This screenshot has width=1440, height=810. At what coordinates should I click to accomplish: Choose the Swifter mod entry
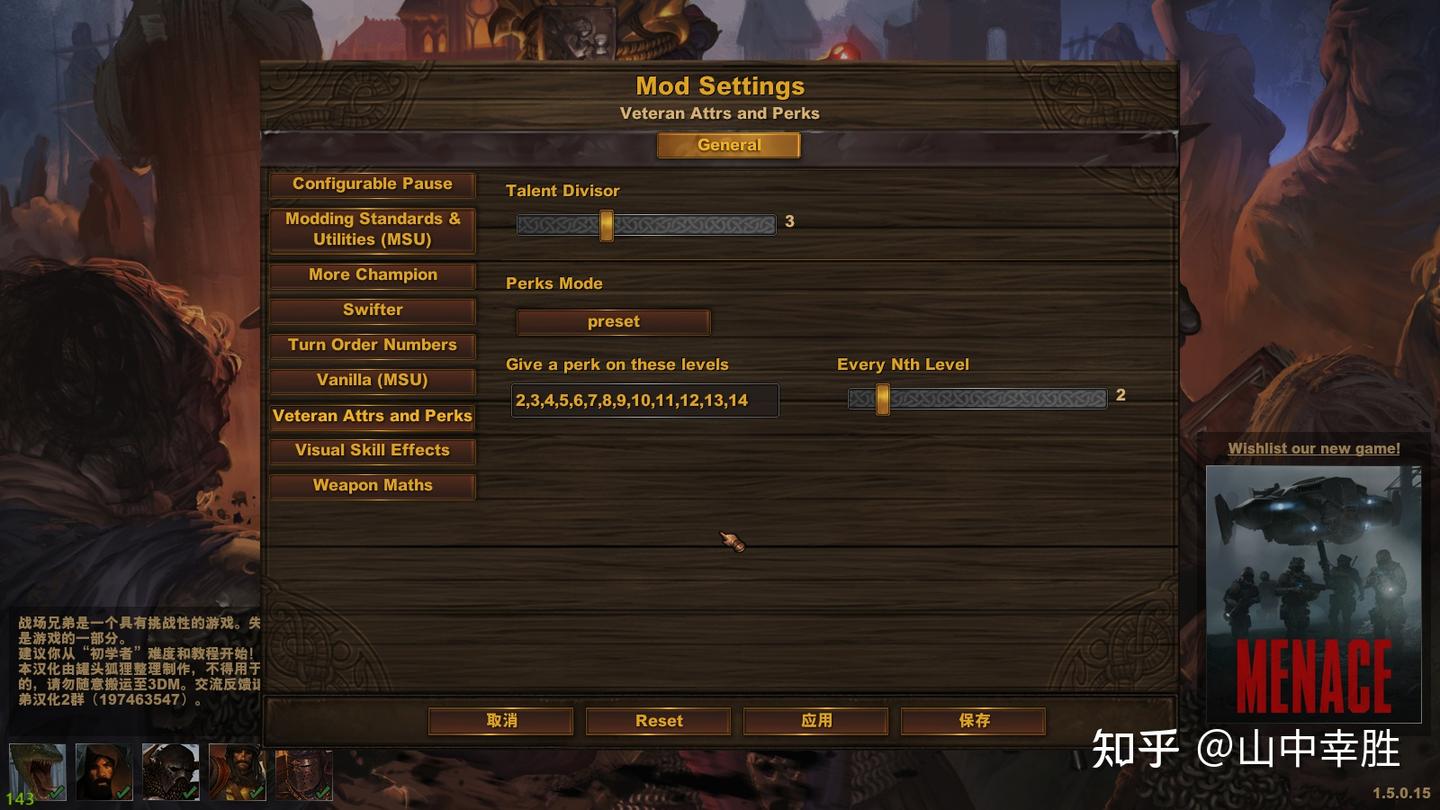tap(372, 310)
